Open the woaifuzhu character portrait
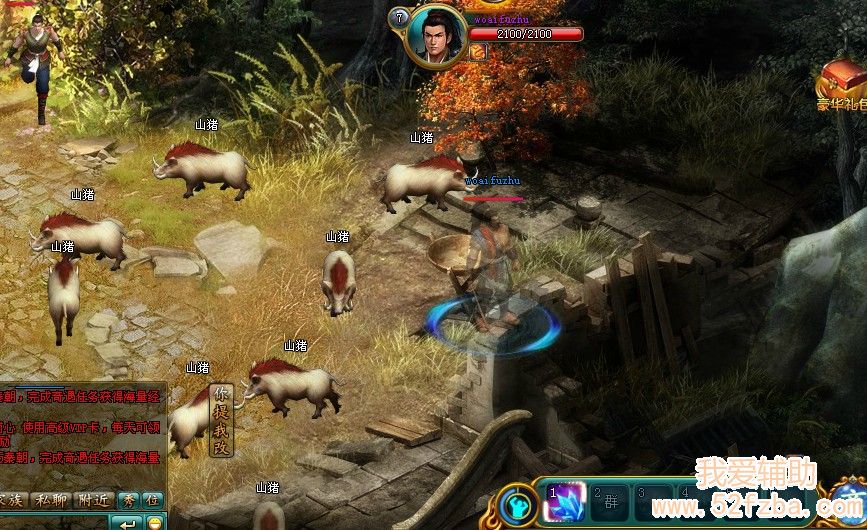The height and width of the screenshot is (530, 867). point(438,36)
